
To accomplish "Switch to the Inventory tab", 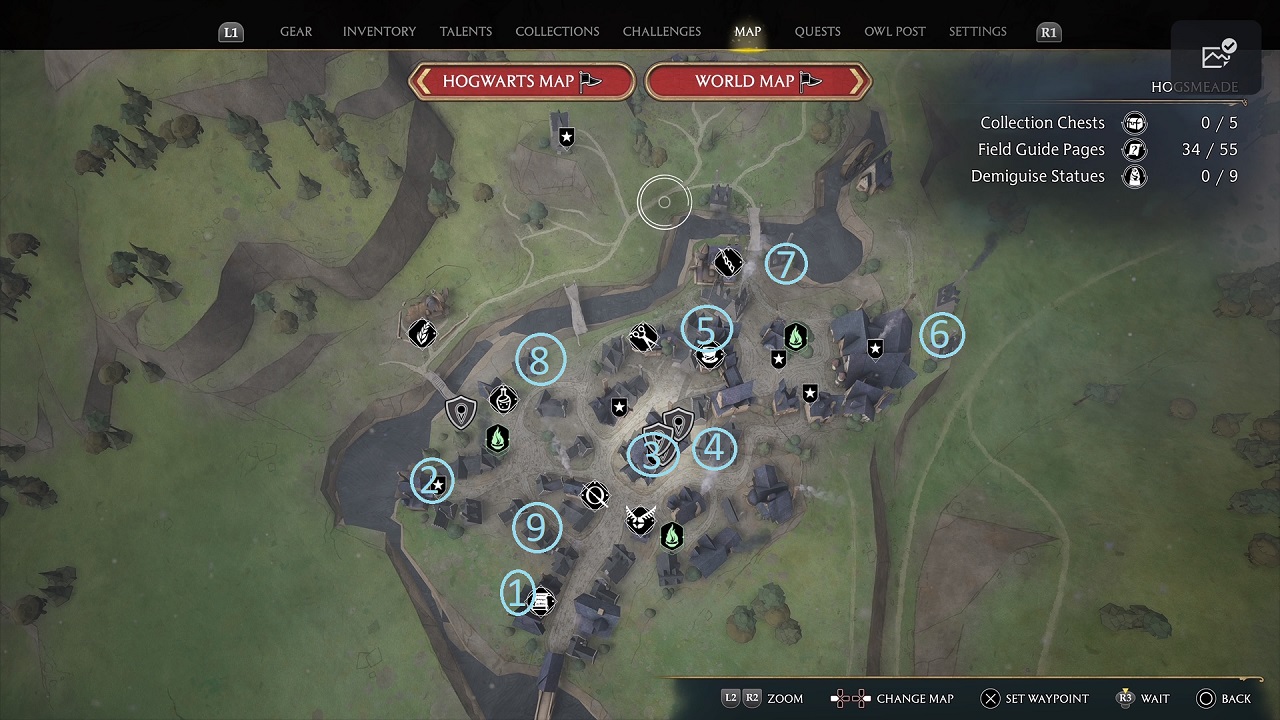I will [x=379, y=32].
